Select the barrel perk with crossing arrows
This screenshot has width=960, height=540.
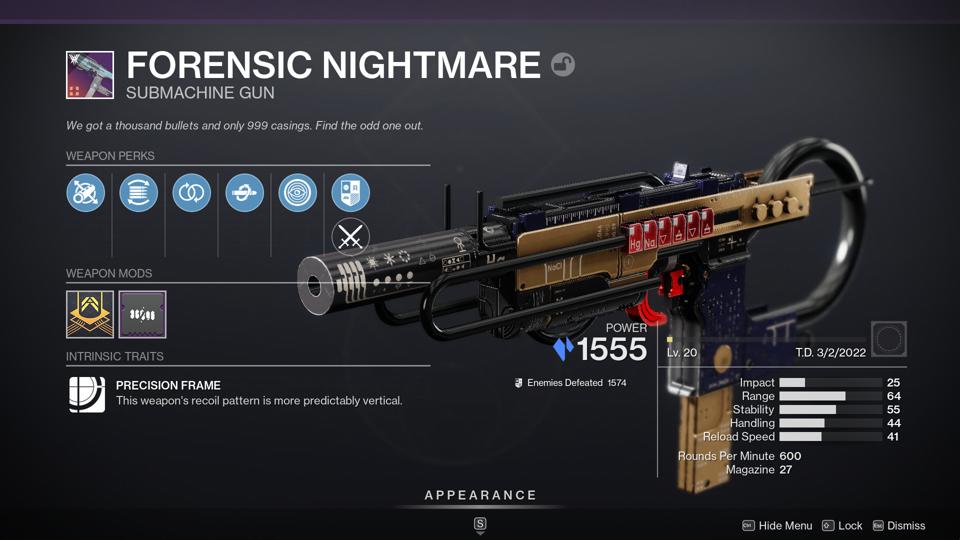(x=86, y=193)
